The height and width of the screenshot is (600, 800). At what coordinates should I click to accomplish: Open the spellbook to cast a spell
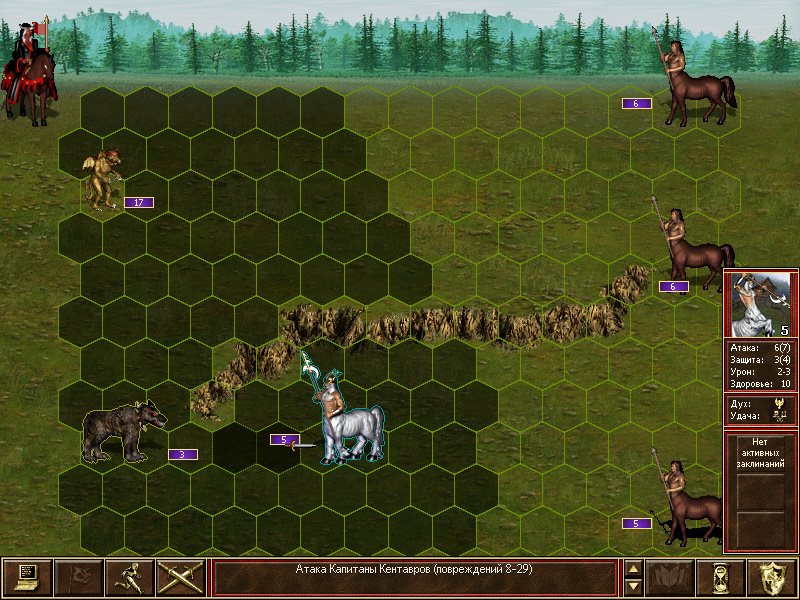pos(670,577)
